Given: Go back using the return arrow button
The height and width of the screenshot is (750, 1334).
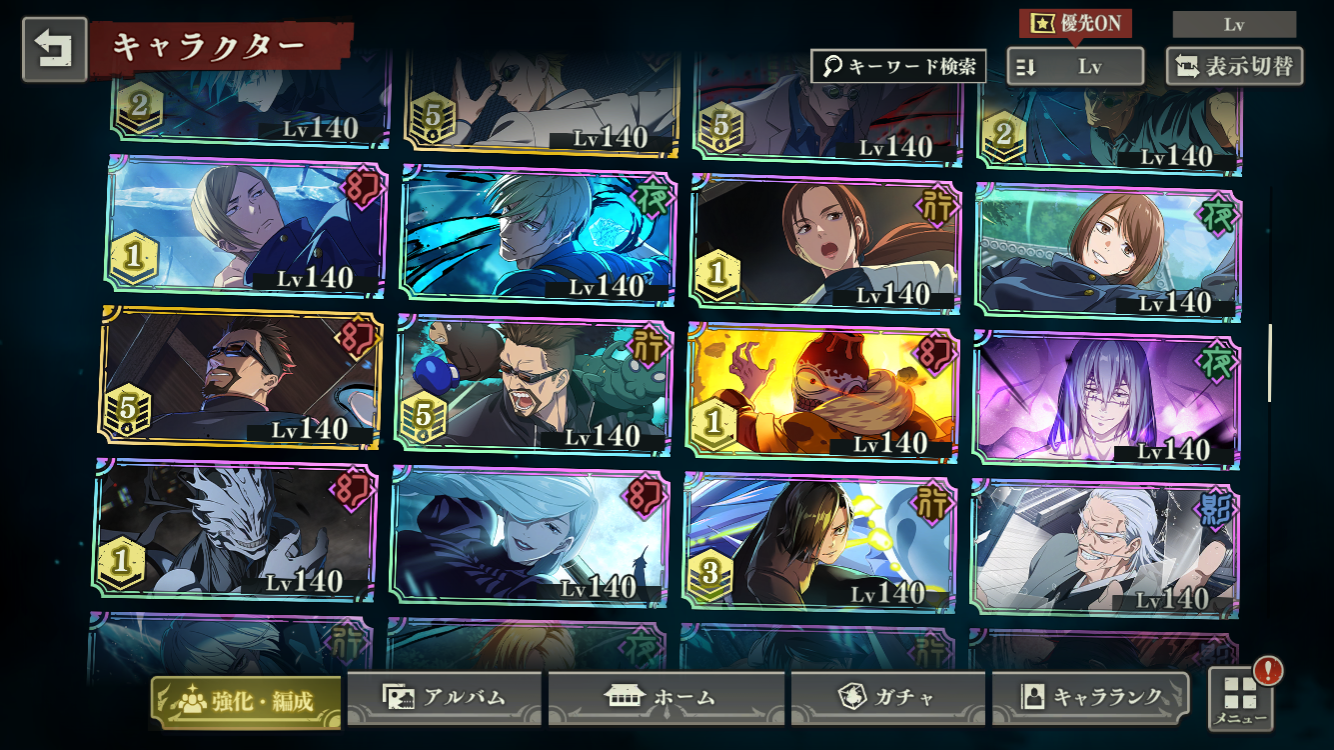Looking at the screenshot, I should pos(55,49).
